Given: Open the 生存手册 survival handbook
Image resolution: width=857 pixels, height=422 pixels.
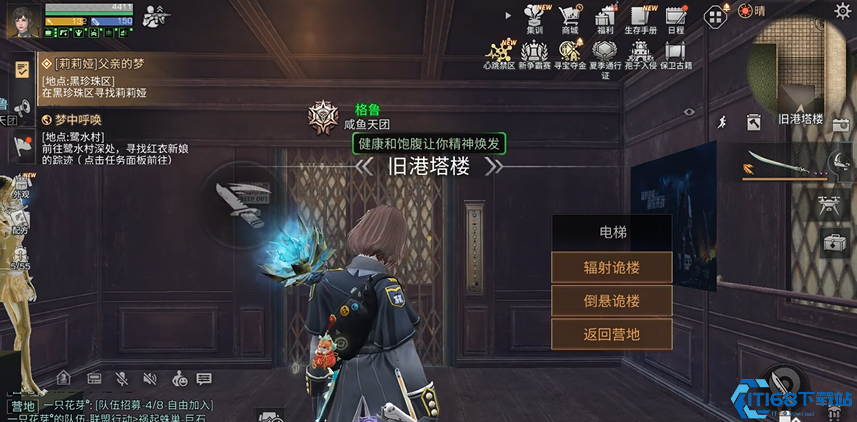Looking at the screenshot, I should tap(640, 18).
